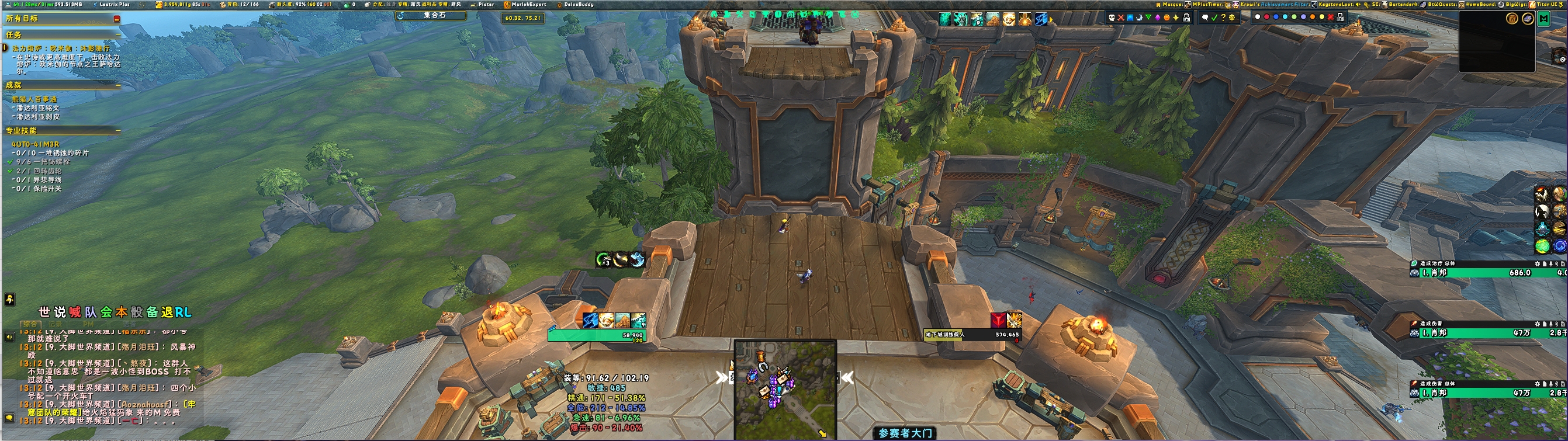Open the Leatrix Plus panel entry
The height and width of the screenshot is (441, 1568).
point(114,4)
